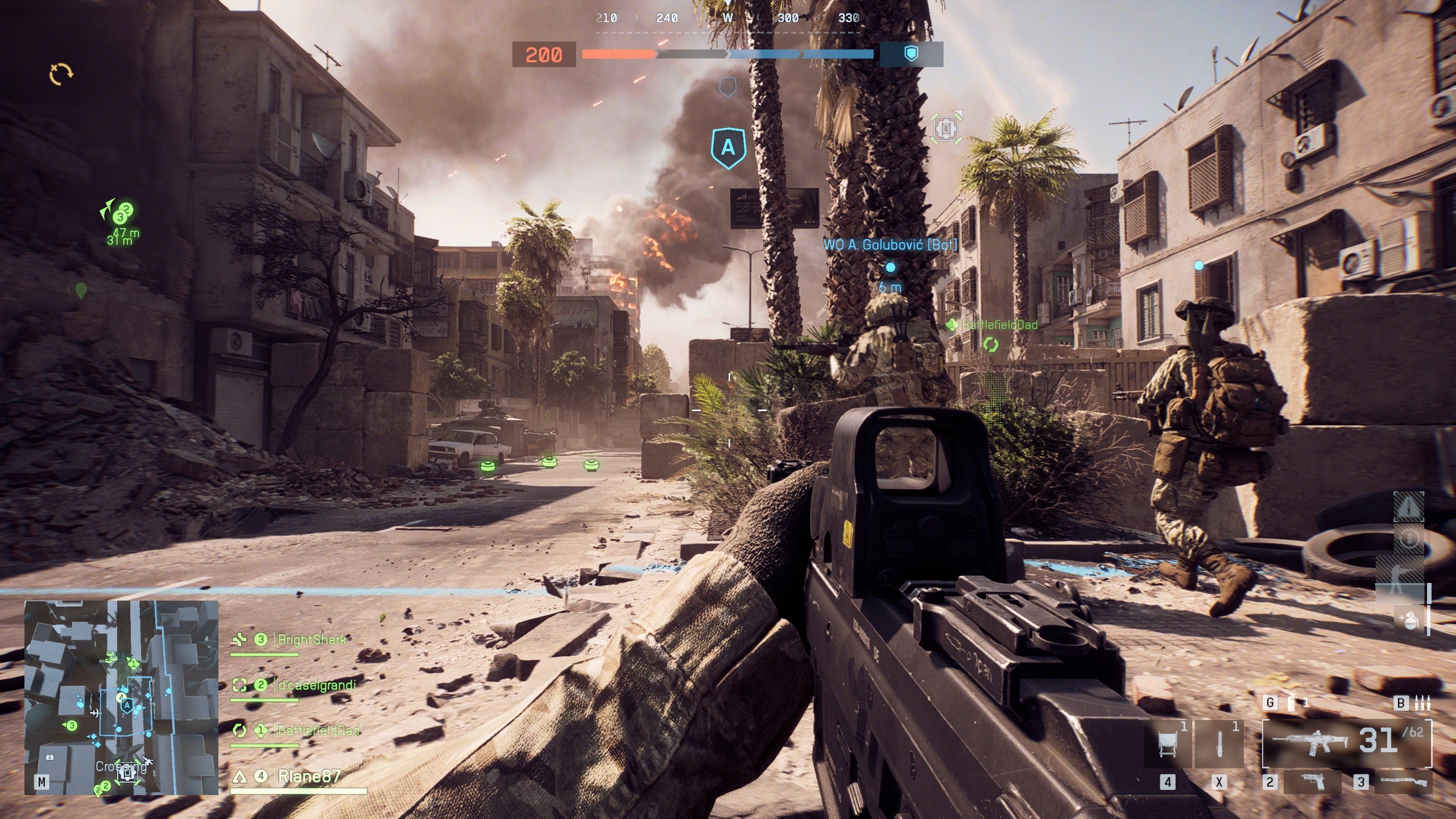Select squad member BrightShark in squad list

point(311,640)
